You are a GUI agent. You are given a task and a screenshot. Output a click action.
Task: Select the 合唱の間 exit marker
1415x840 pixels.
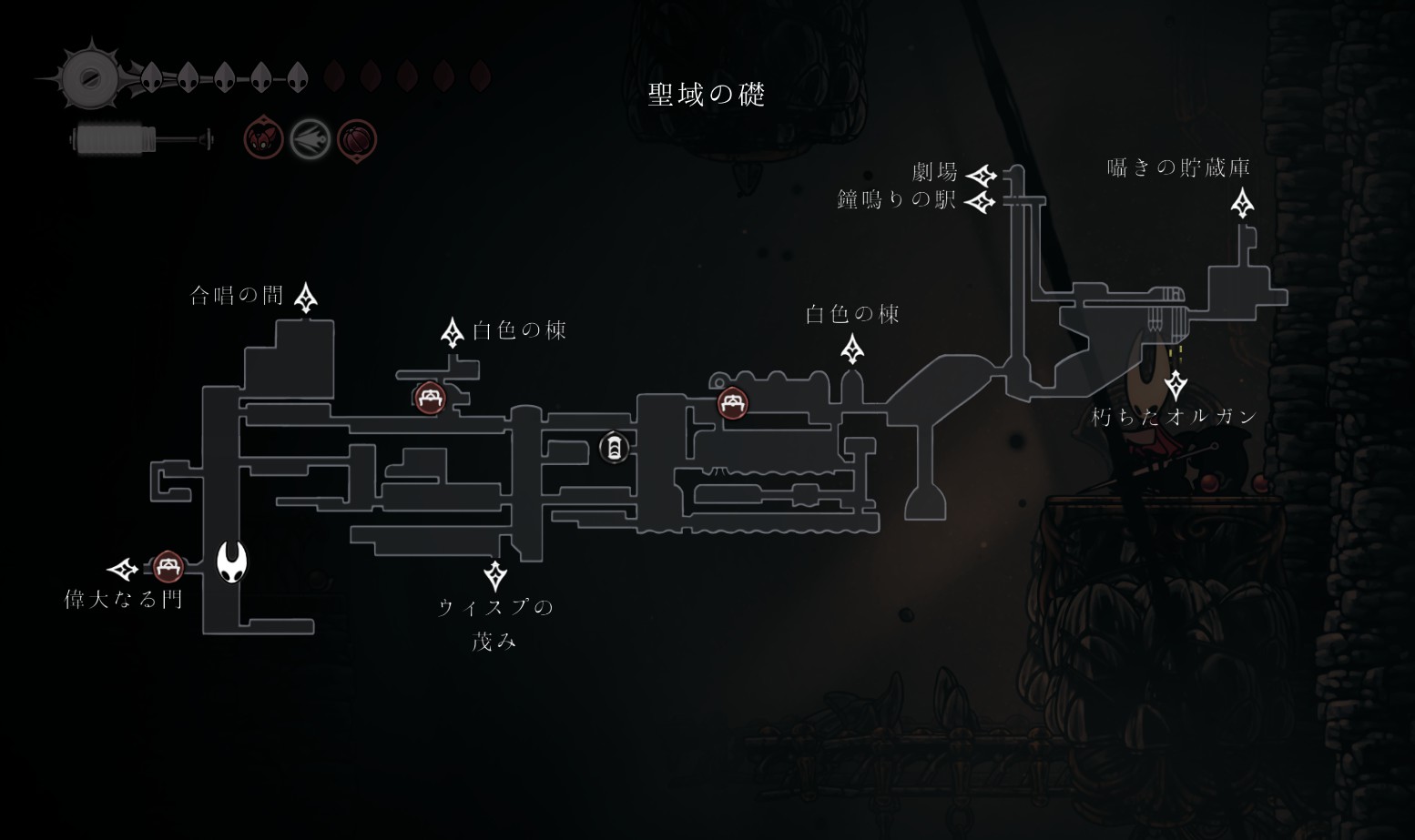click(306, 297)
